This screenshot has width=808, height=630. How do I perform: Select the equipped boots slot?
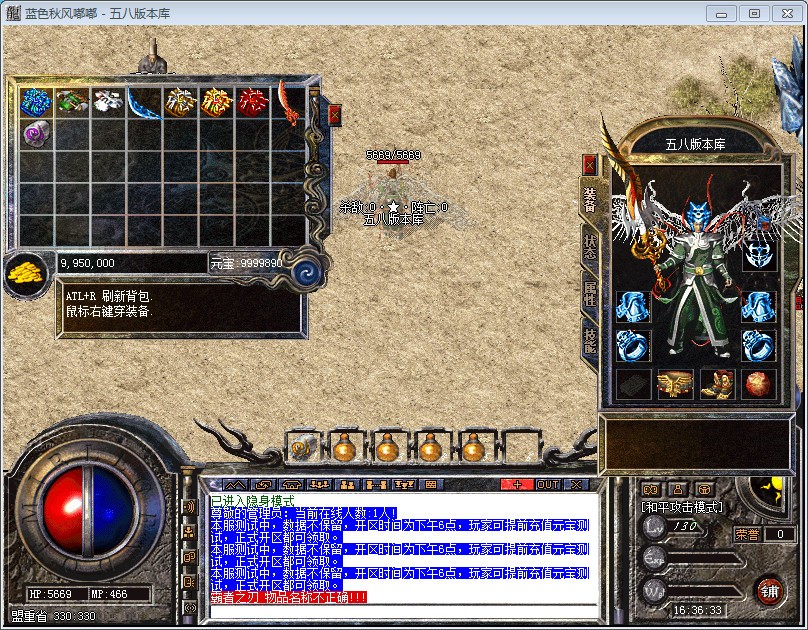click(x=716, y=384)
